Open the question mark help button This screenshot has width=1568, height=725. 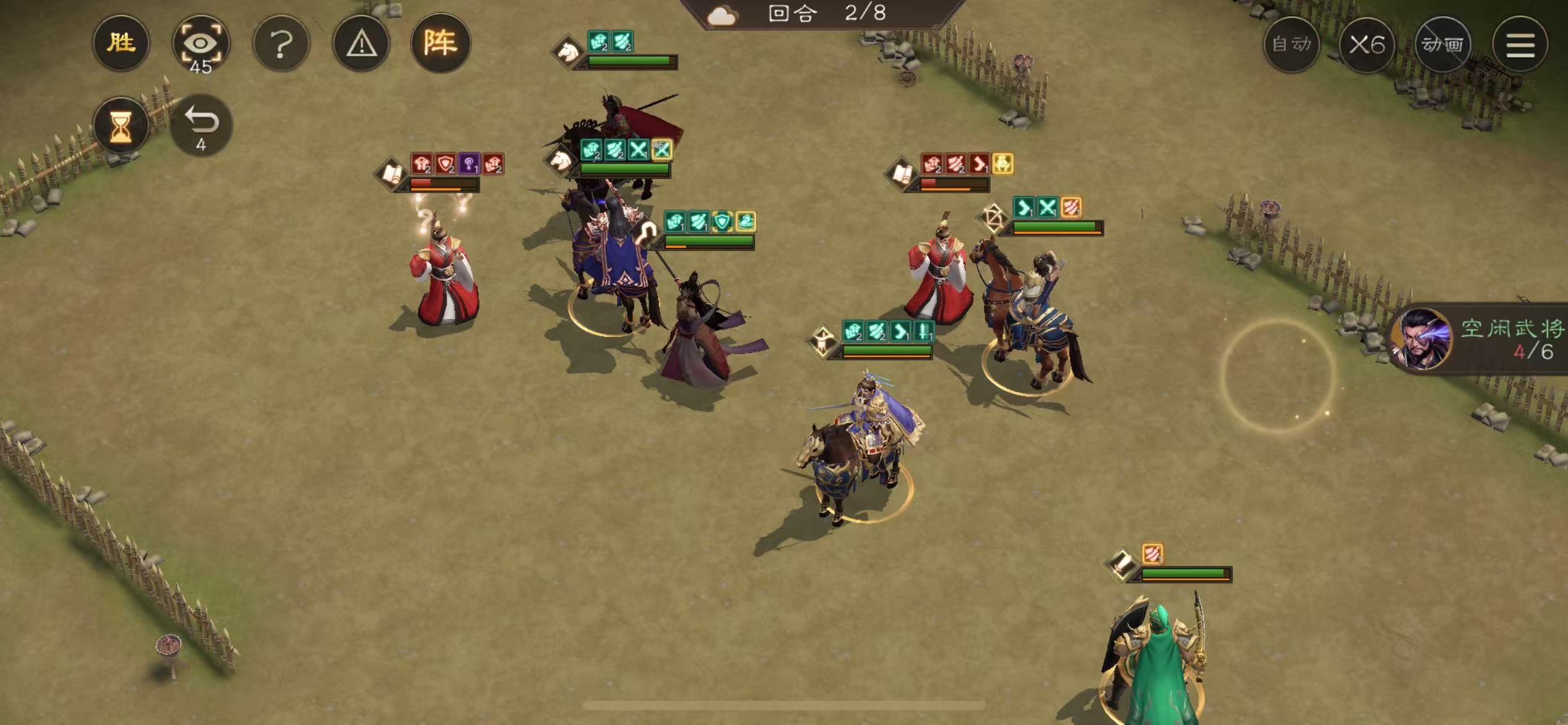(x=281, y=44)
